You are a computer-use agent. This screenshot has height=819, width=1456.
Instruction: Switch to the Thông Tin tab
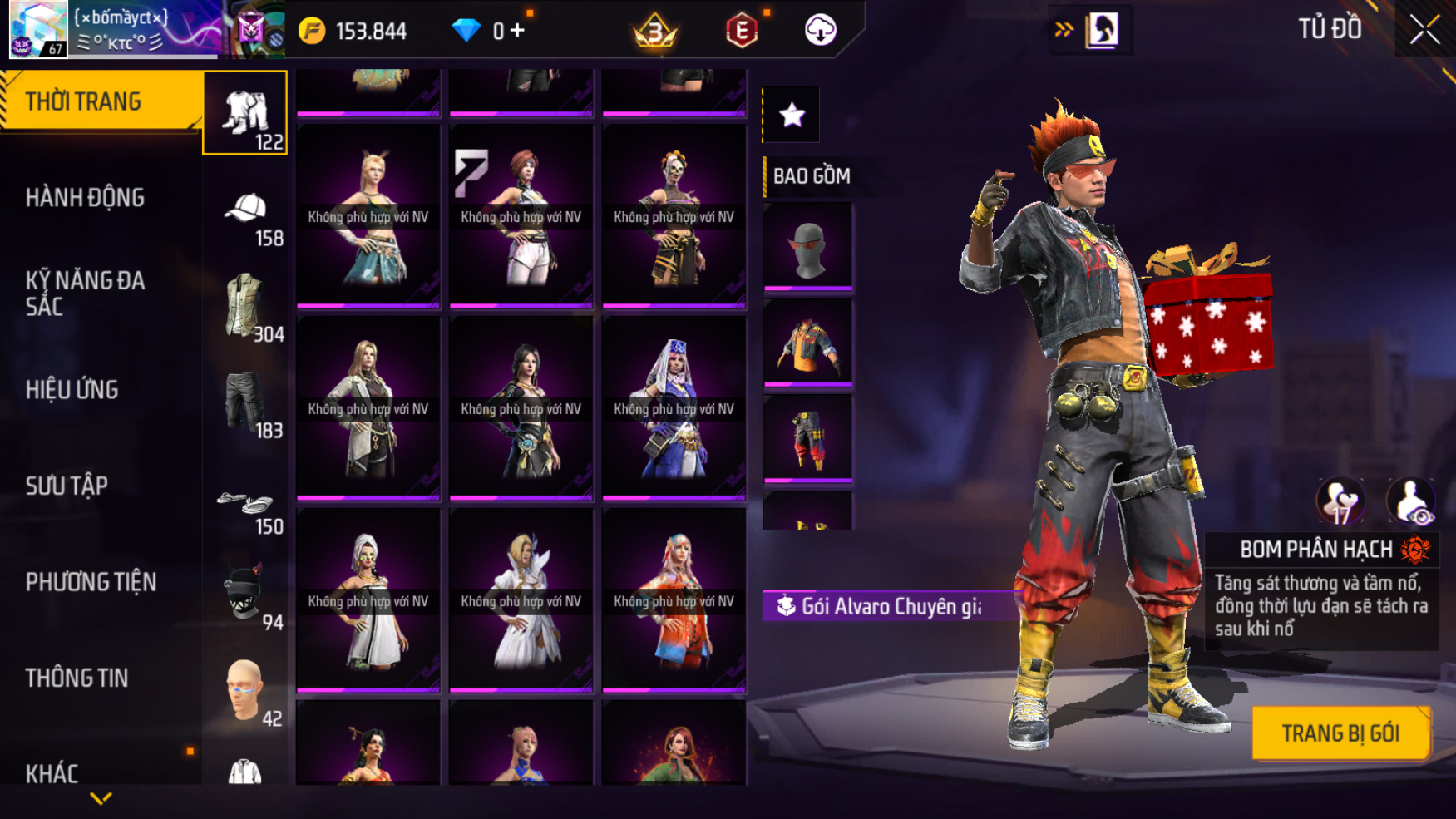click(77, 678)
